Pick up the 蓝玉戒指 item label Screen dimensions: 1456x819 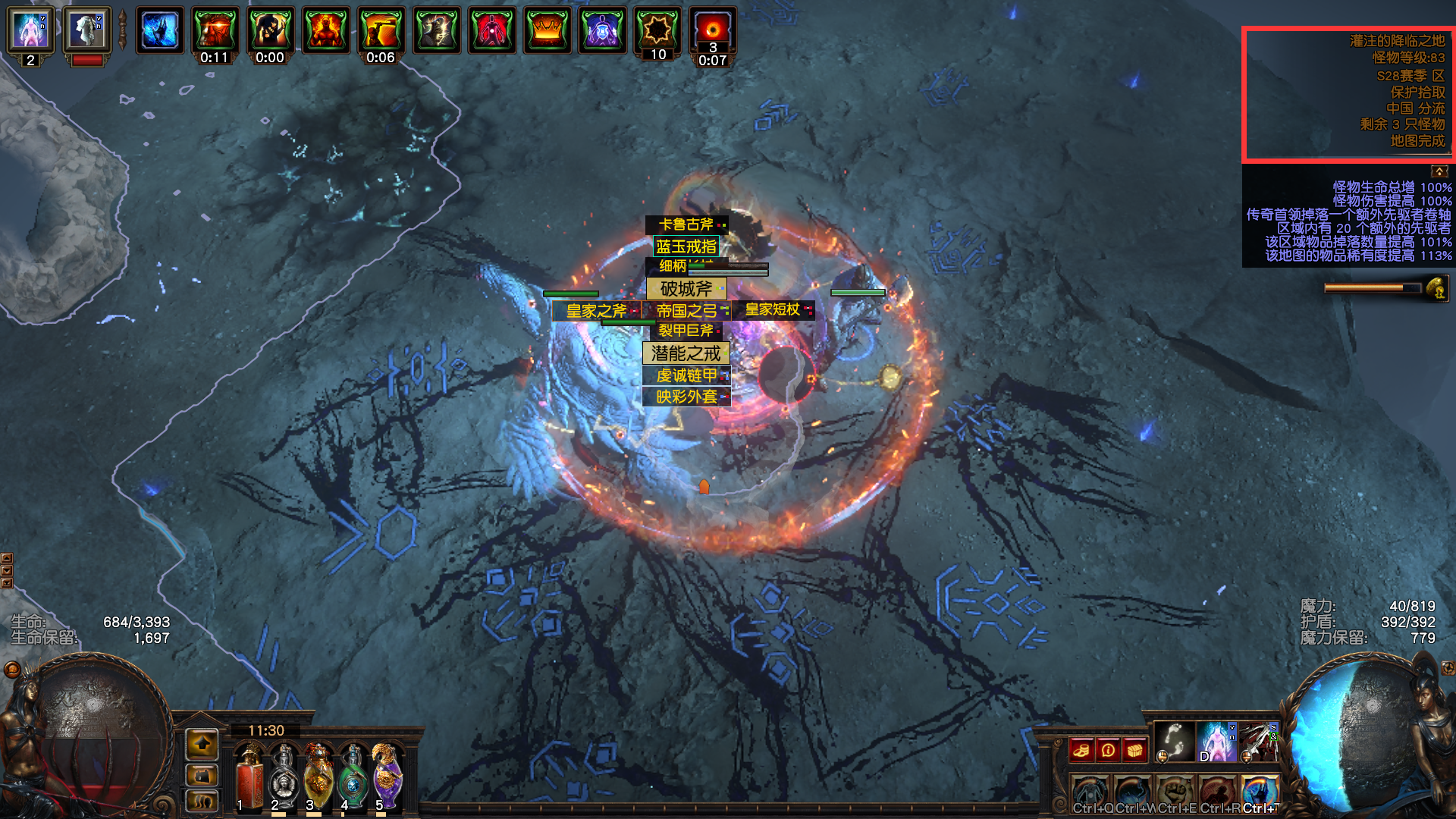pyautogui.click(x=686, y=246)
